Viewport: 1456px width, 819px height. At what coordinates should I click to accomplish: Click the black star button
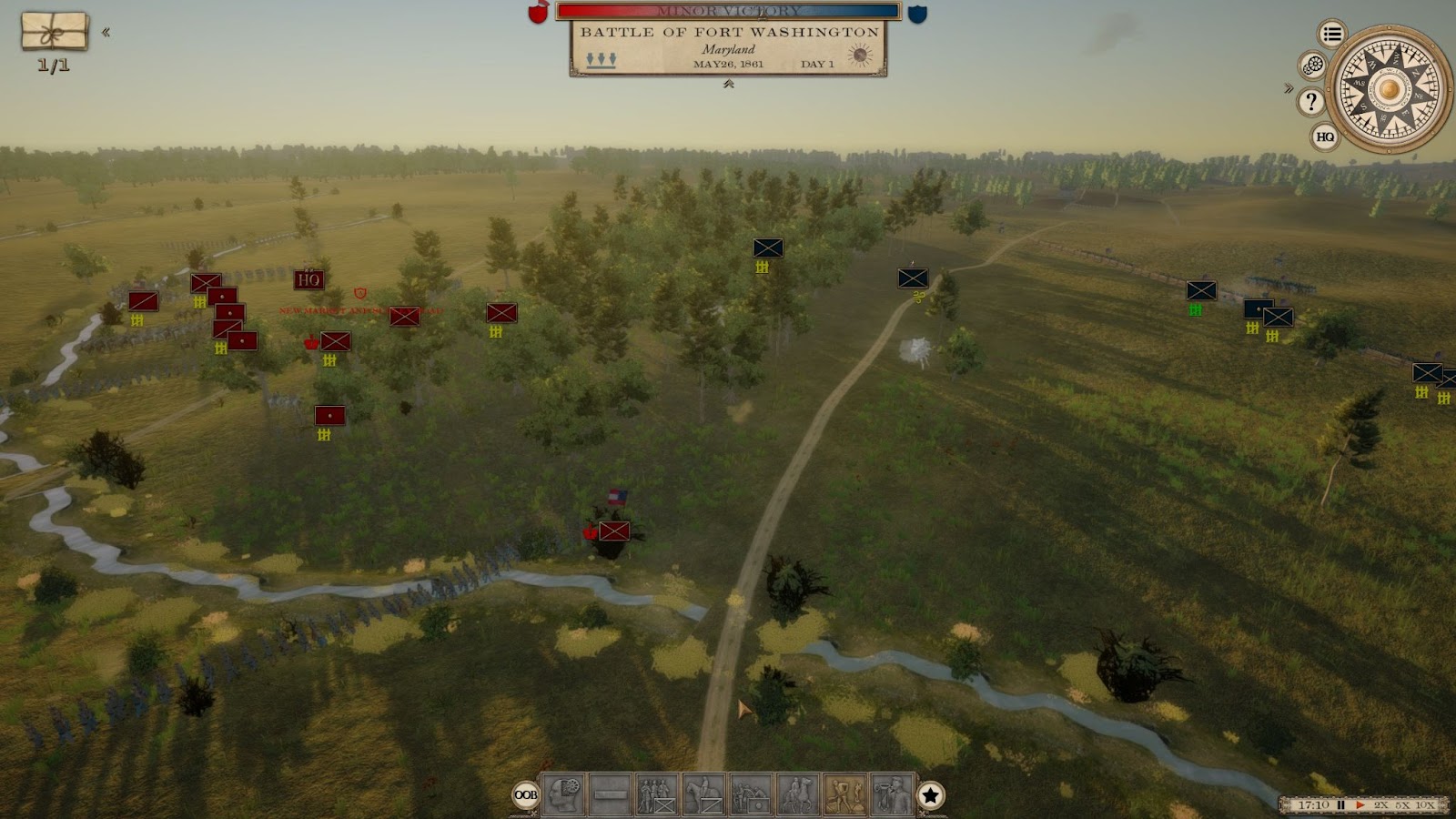click(930, 795)
